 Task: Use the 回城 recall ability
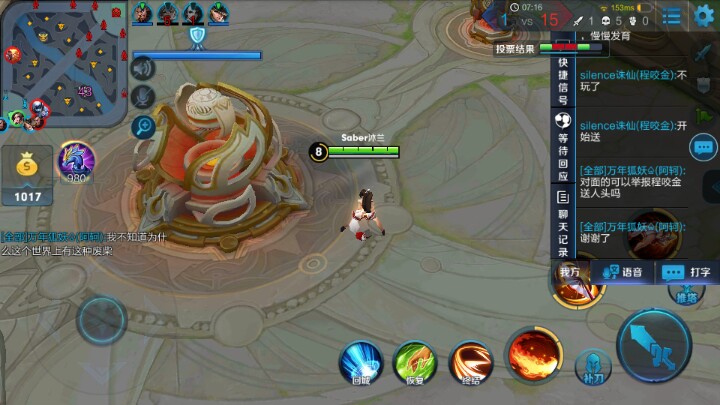coord(361,362)
